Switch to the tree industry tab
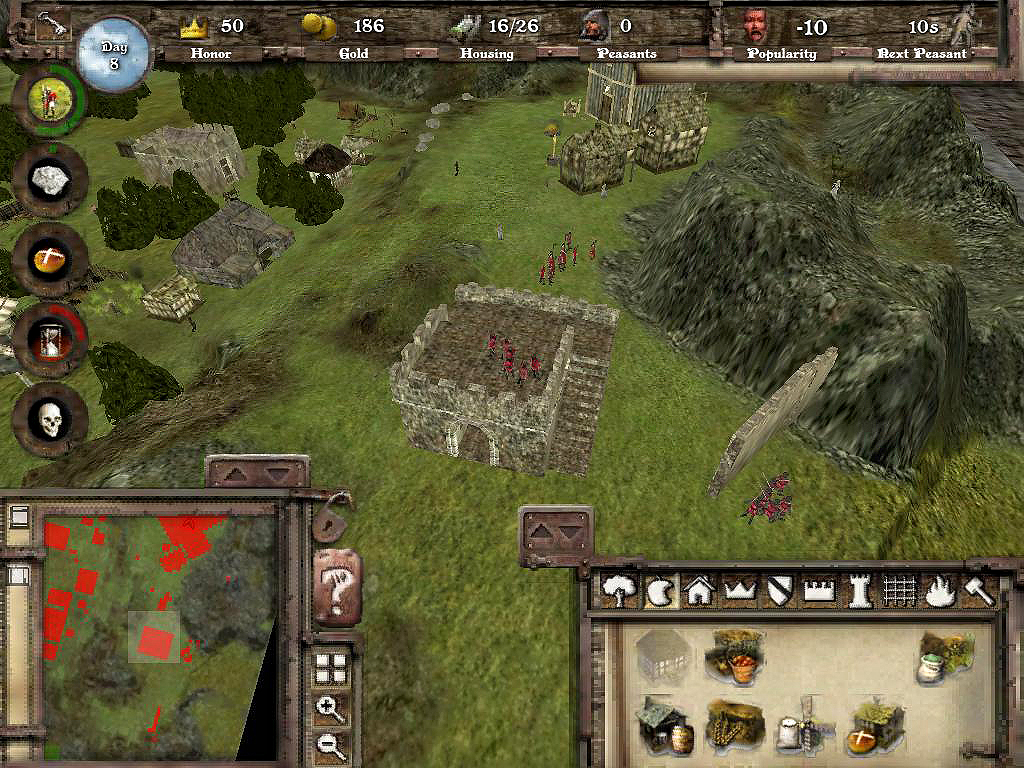1024x768 pixels. coord(620,592)
